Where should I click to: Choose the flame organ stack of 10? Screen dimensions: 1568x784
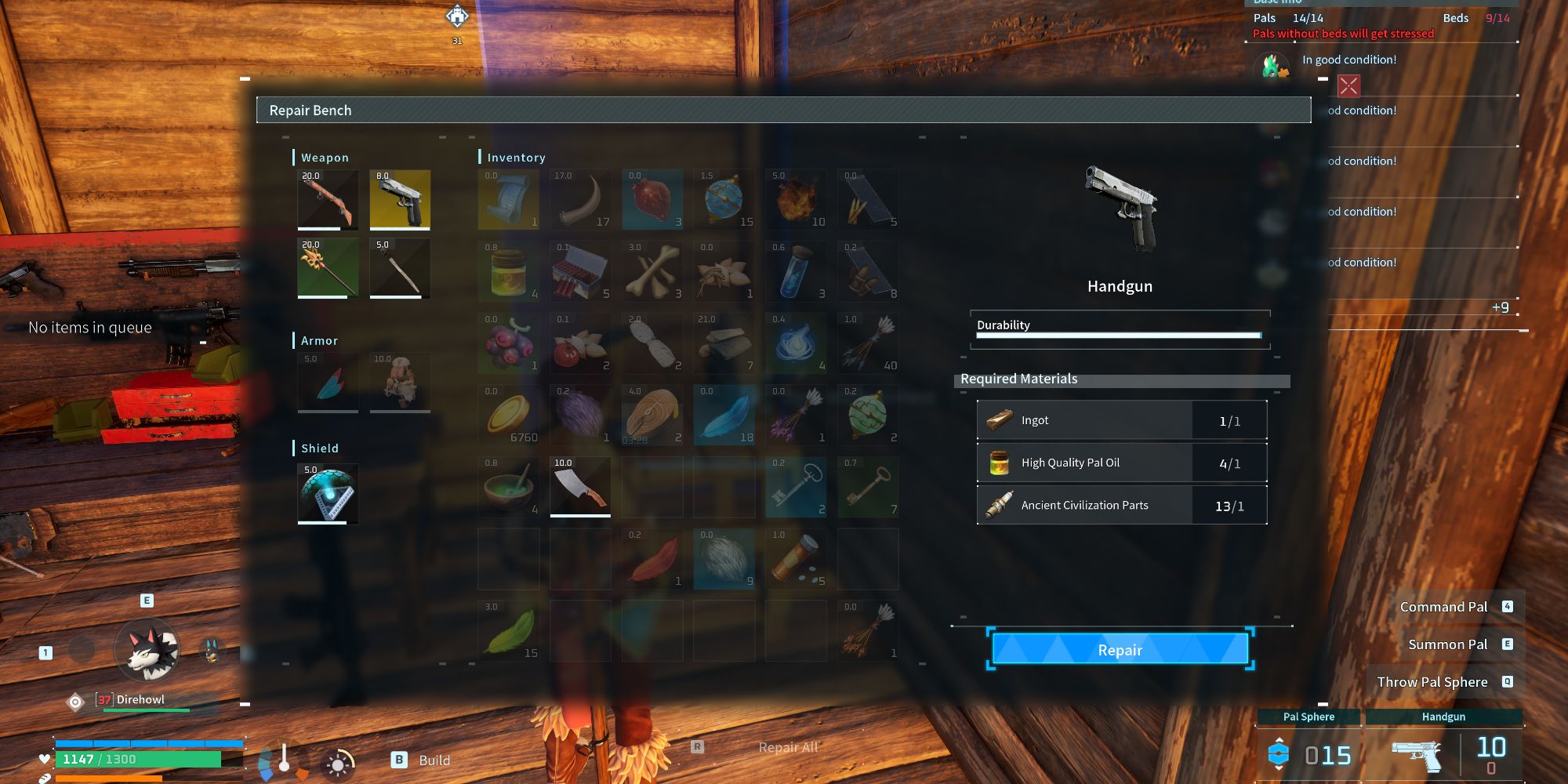click(796, 199)
